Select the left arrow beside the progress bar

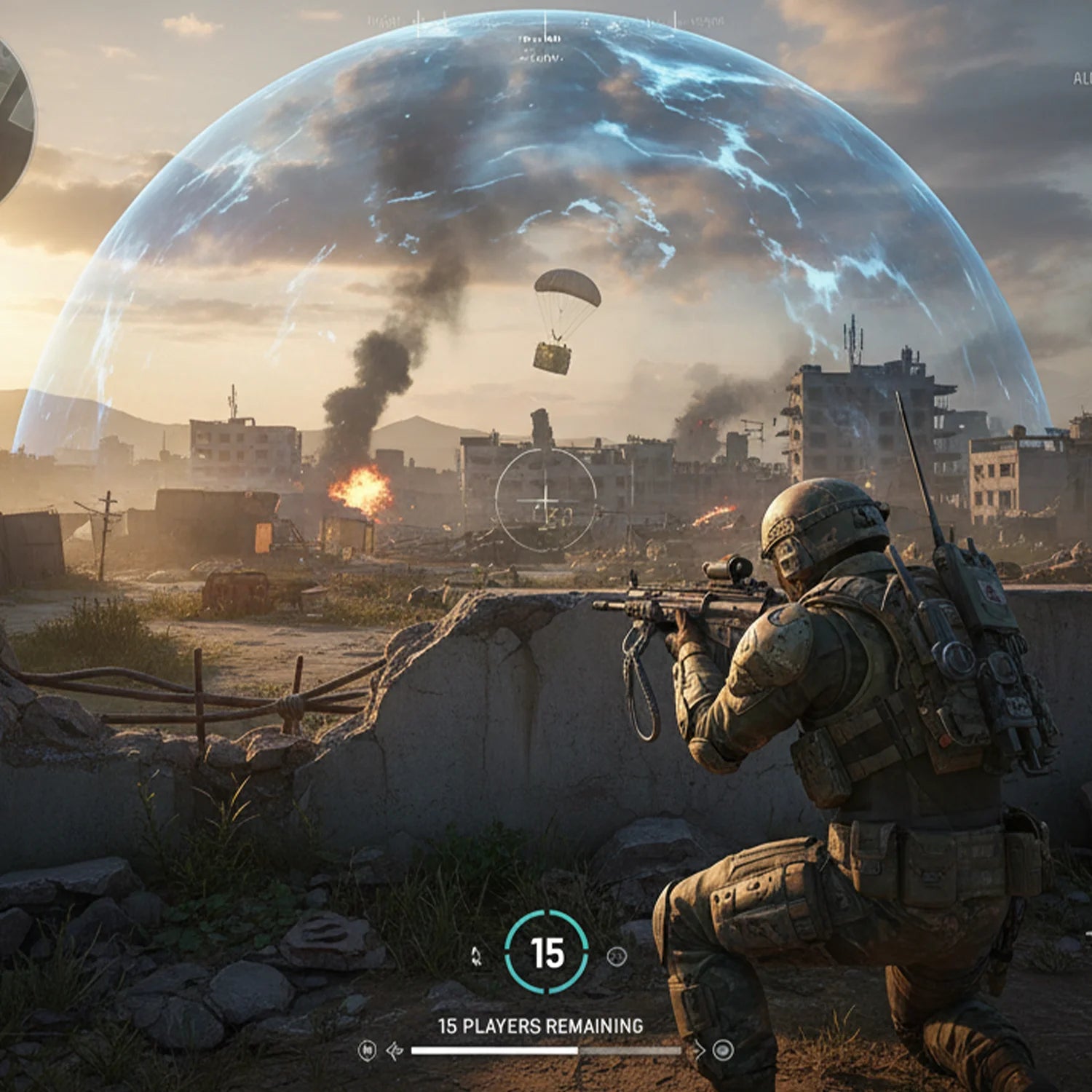click(x=395, y=1051)
